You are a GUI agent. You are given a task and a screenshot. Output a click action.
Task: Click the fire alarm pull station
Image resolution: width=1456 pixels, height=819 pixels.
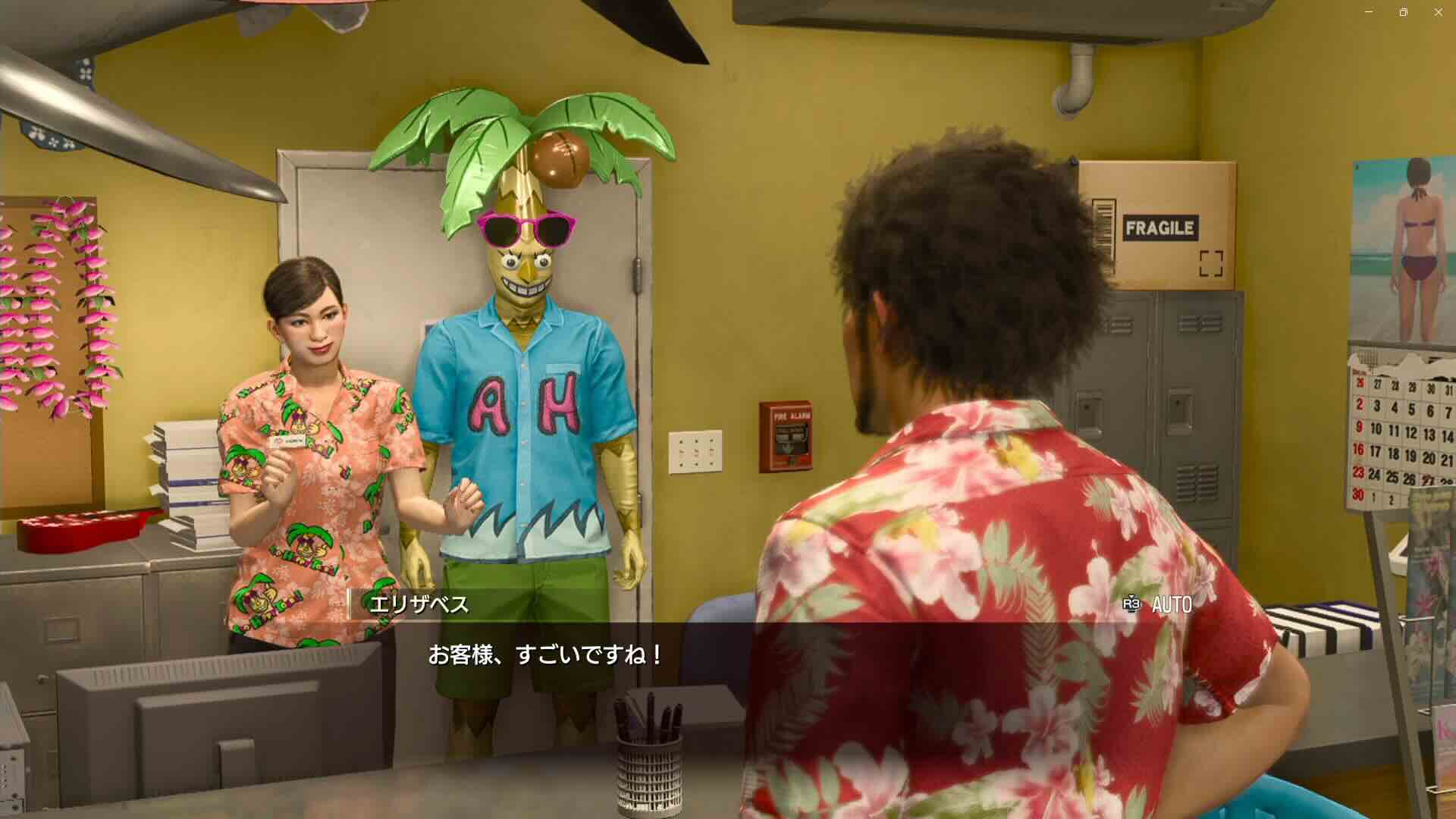tap(786, 438)
